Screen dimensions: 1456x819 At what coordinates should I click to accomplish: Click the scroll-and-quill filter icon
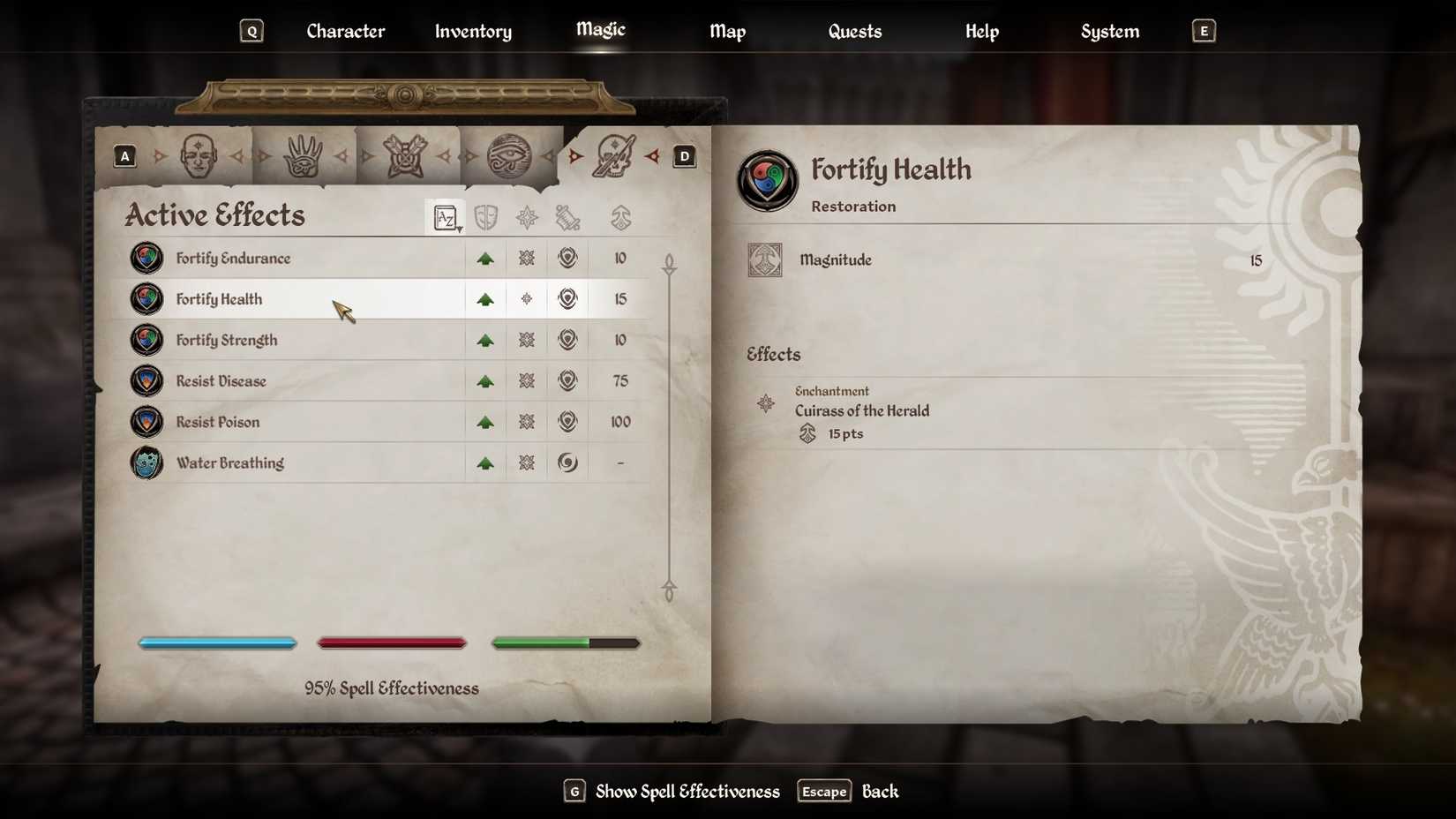pyautogui.click(x=567, y=217)
